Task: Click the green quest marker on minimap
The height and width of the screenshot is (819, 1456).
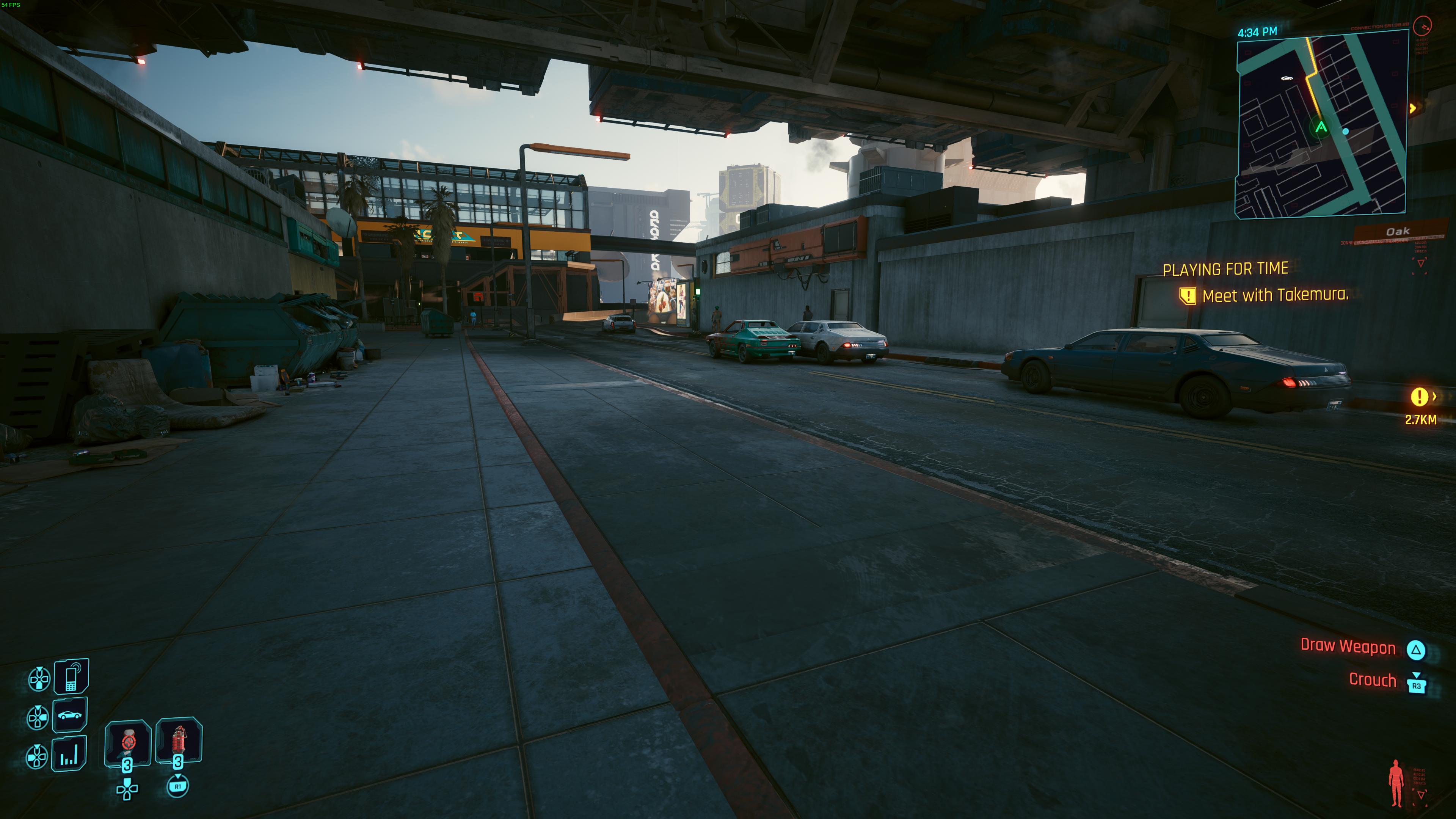Action: click(x=1320, y=127)
